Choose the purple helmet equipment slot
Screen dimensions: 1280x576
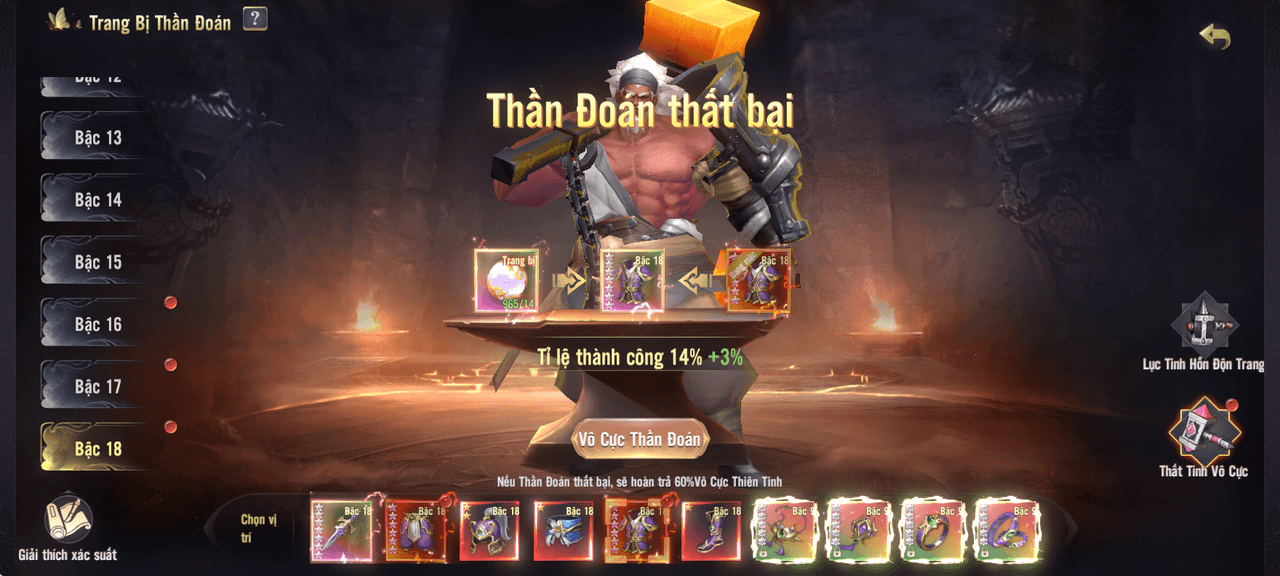tap(490, 530)
